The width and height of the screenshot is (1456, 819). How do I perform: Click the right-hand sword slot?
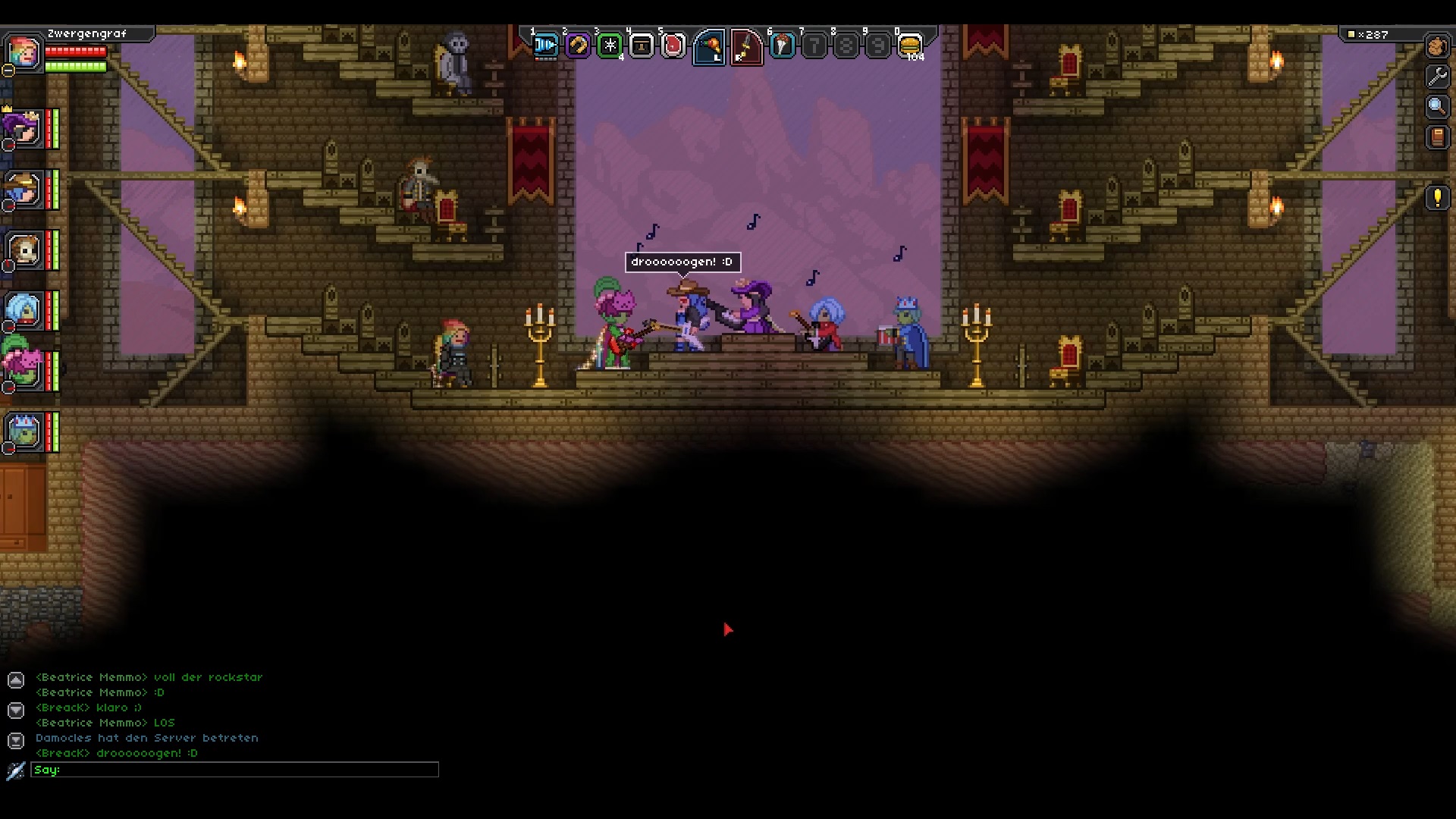pos(746,47)
